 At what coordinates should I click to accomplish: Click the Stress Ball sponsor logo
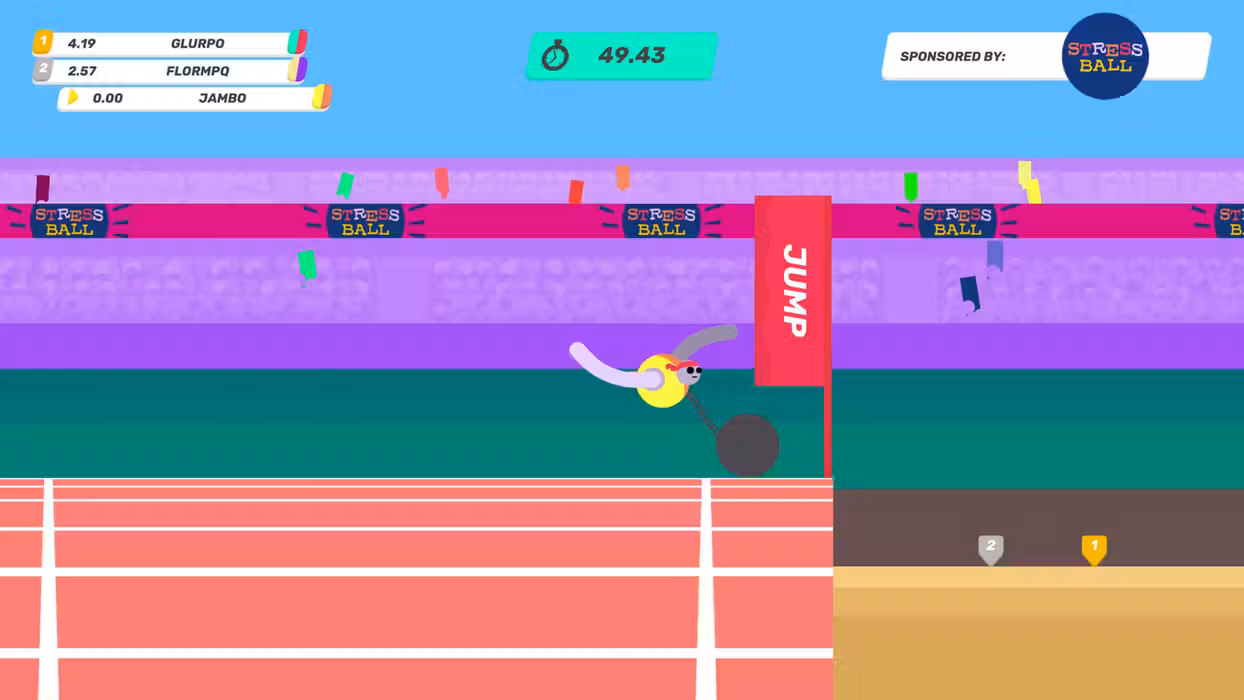click(1104, 56)
